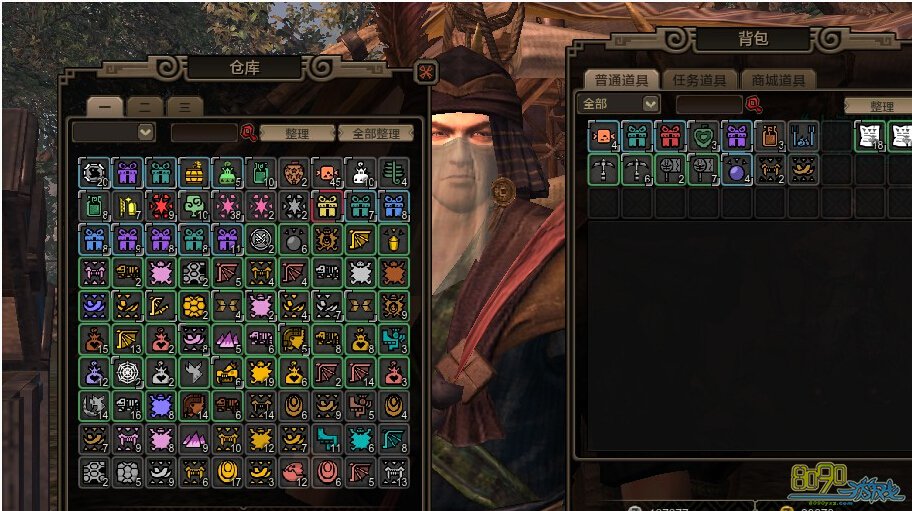Select the red gift box in backpack
912x511 pixels.
(670, 136)
